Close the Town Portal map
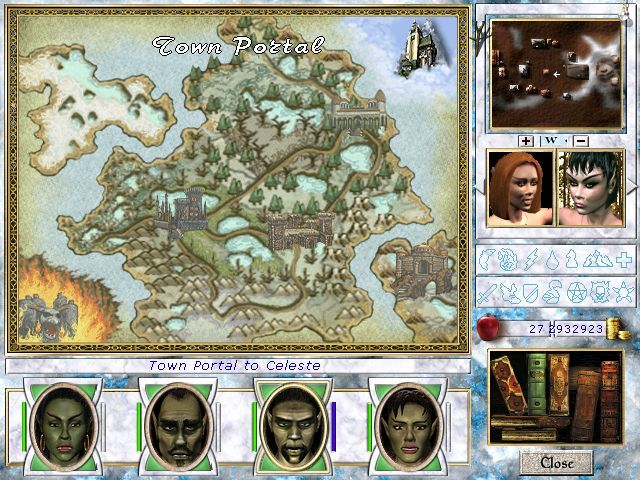 point(556,462)
